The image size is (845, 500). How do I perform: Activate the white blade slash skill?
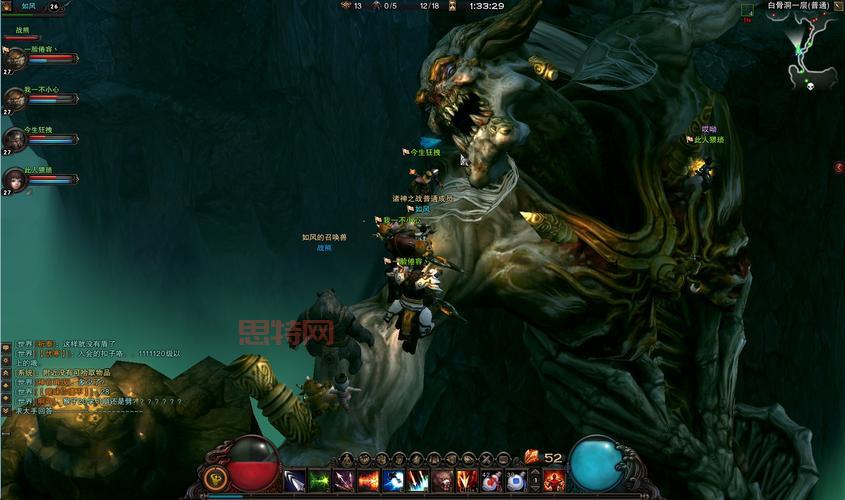click(295, 481)
